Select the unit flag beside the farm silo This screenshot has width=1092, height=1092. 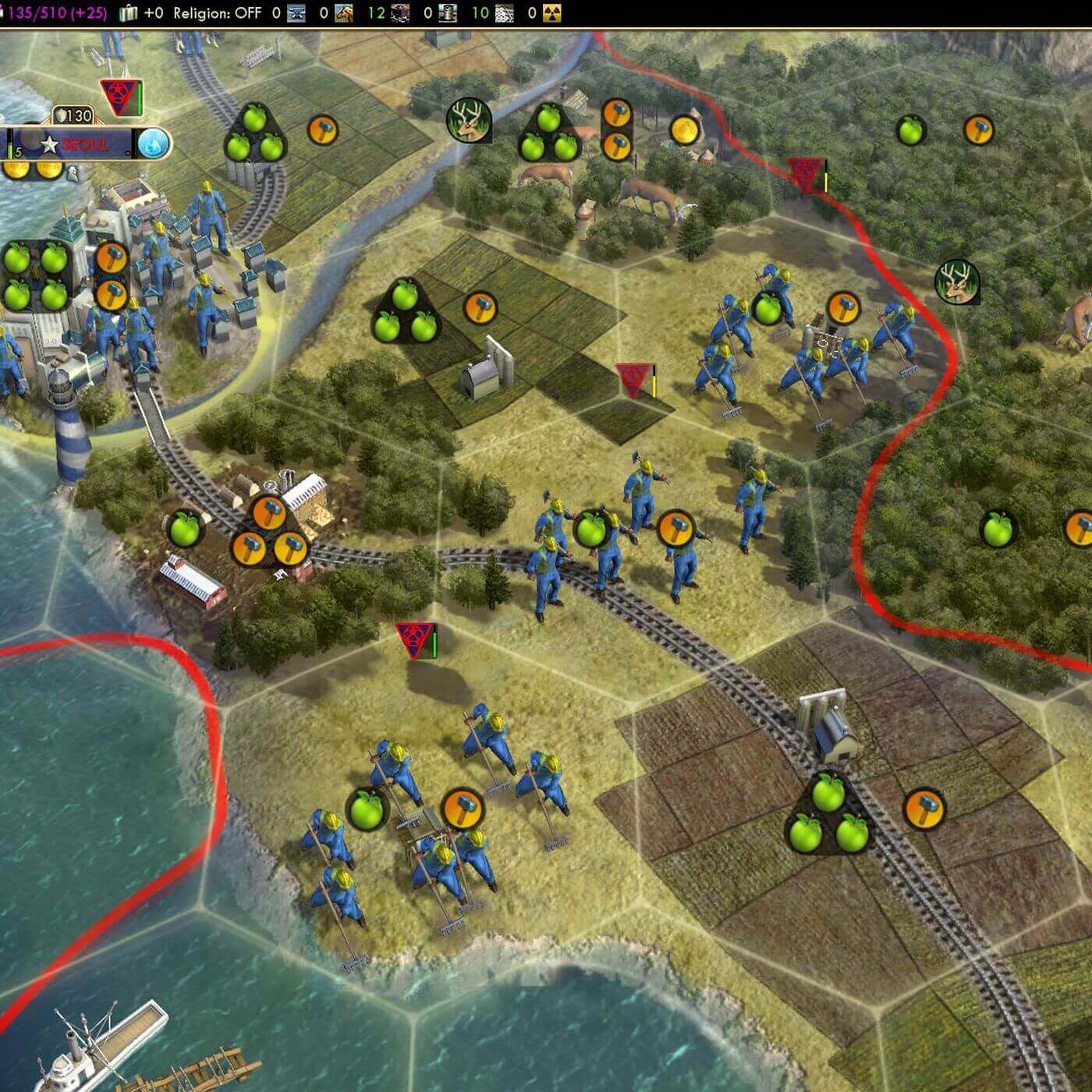pos(634,379)
